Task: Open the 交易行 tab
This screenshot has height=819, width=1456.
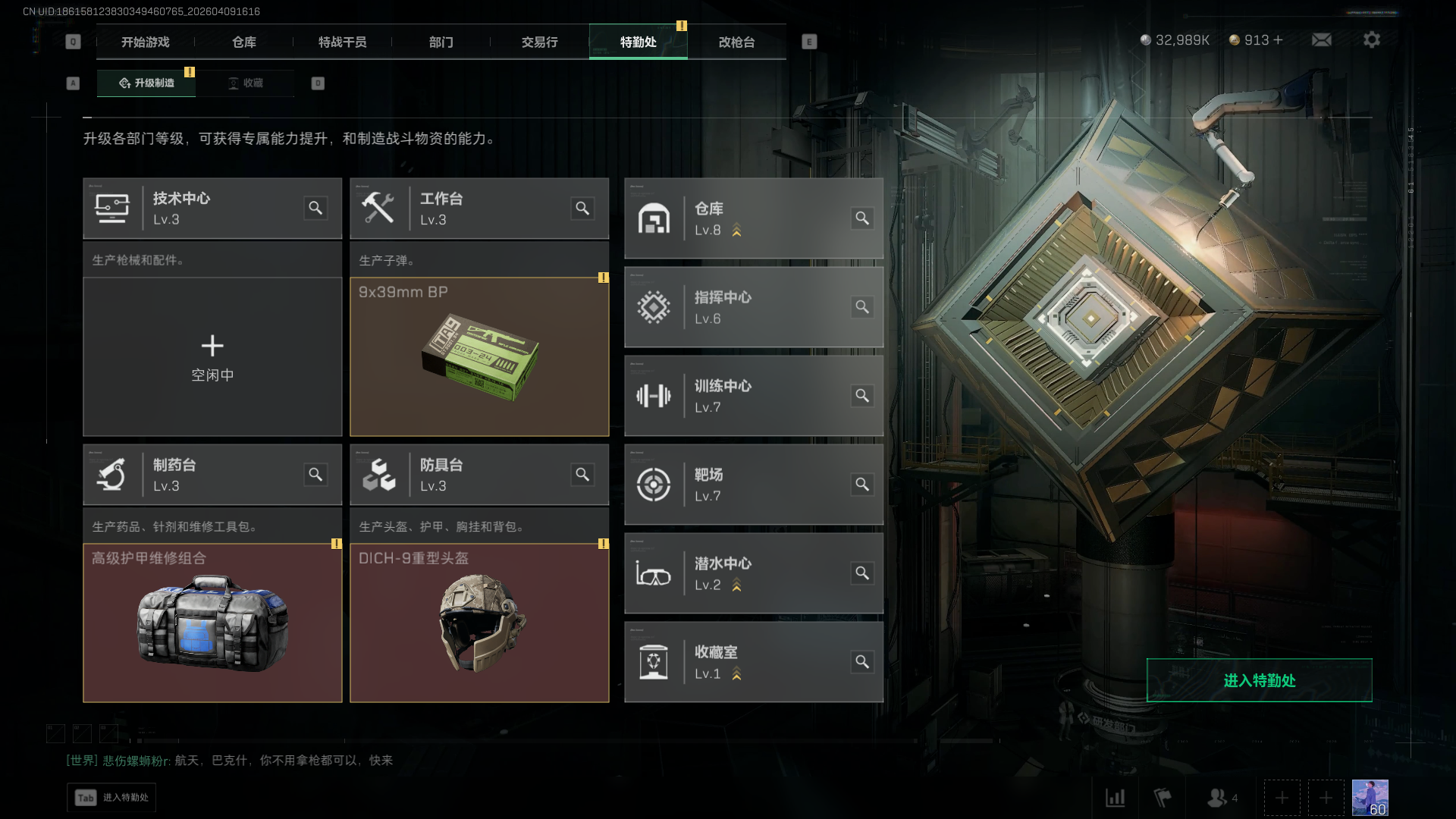Action: tap(539, 42)
